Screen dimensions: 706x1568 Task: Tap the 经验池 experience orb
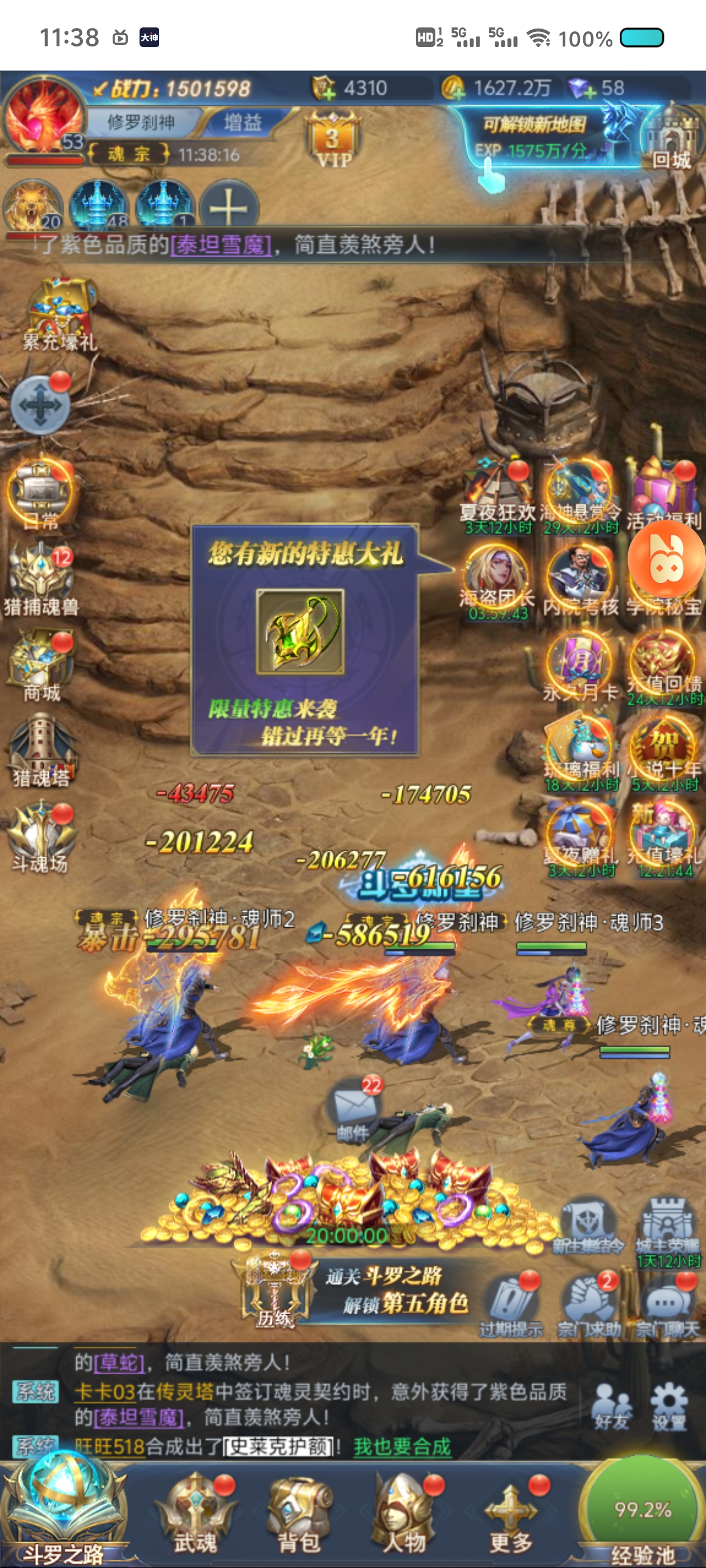coord(643,1510)
